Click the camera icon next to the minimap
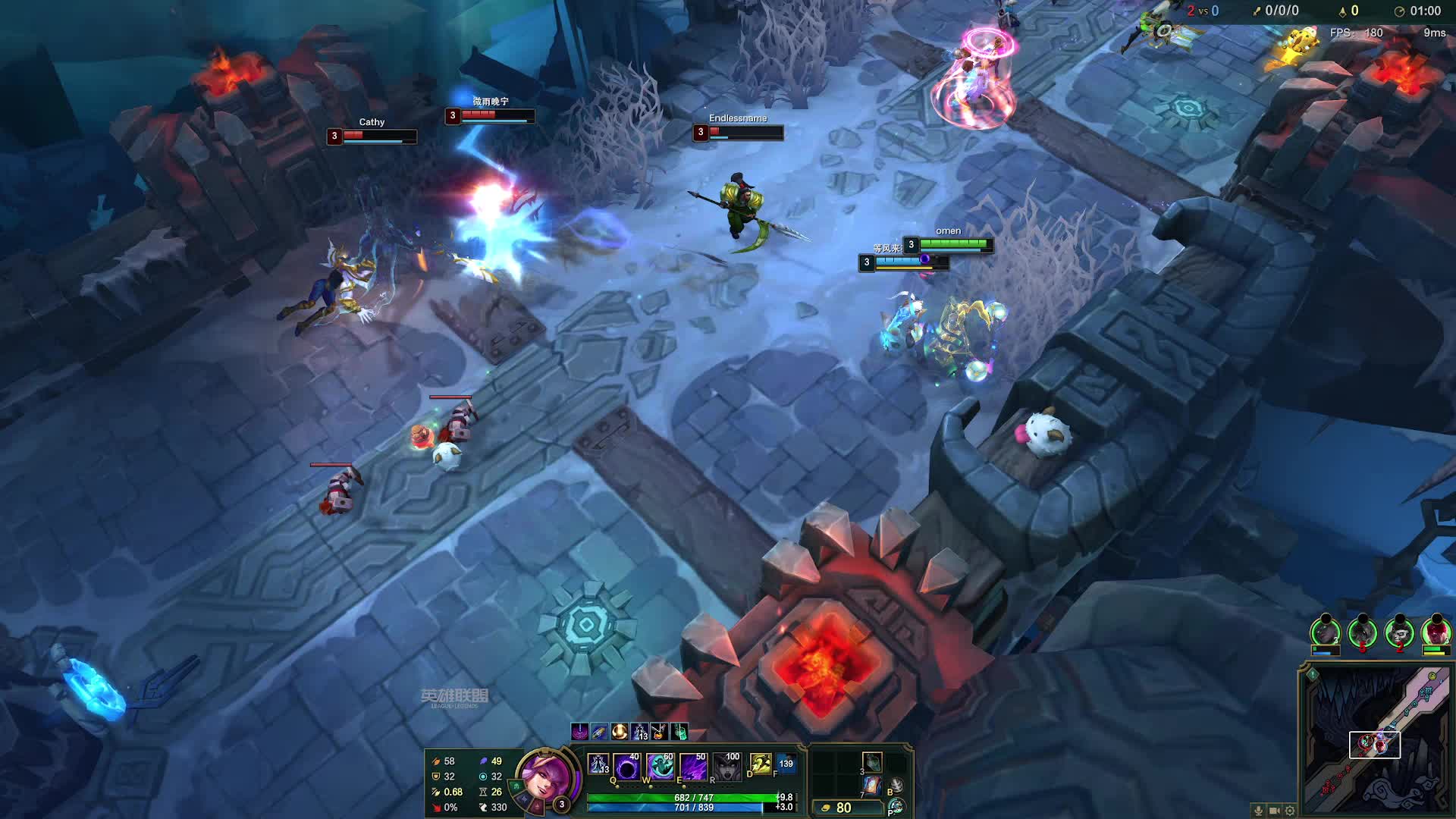 pos(1275,811)
